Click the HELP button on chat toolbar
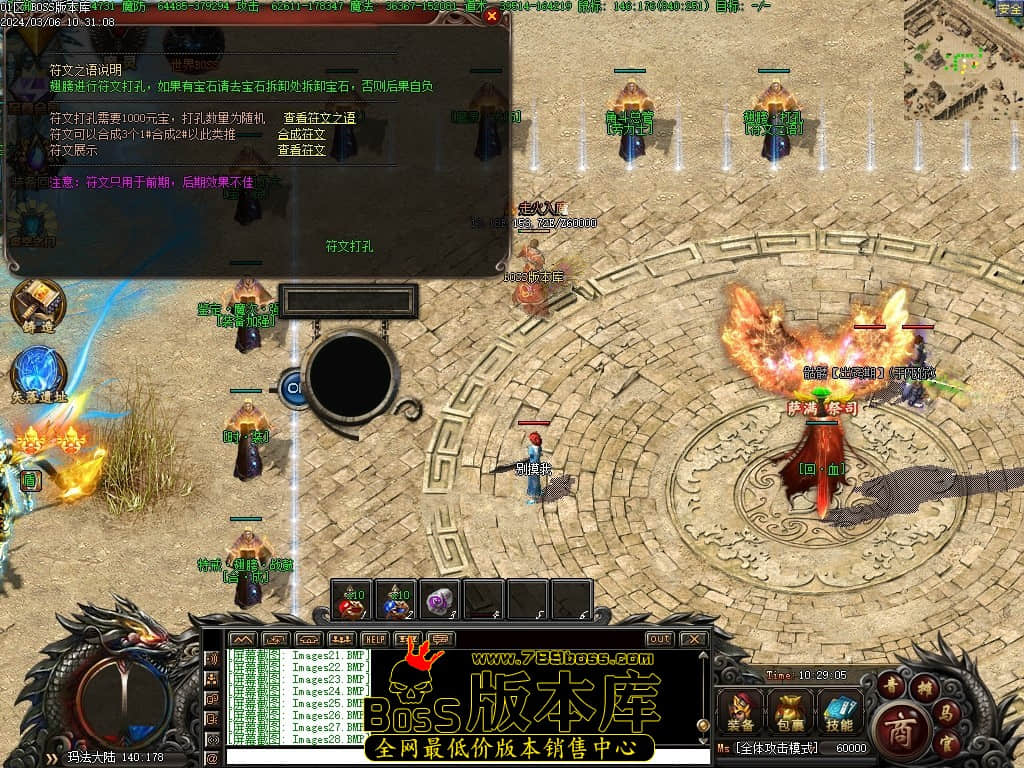The image size is (1024, 768). coord(375,639)
